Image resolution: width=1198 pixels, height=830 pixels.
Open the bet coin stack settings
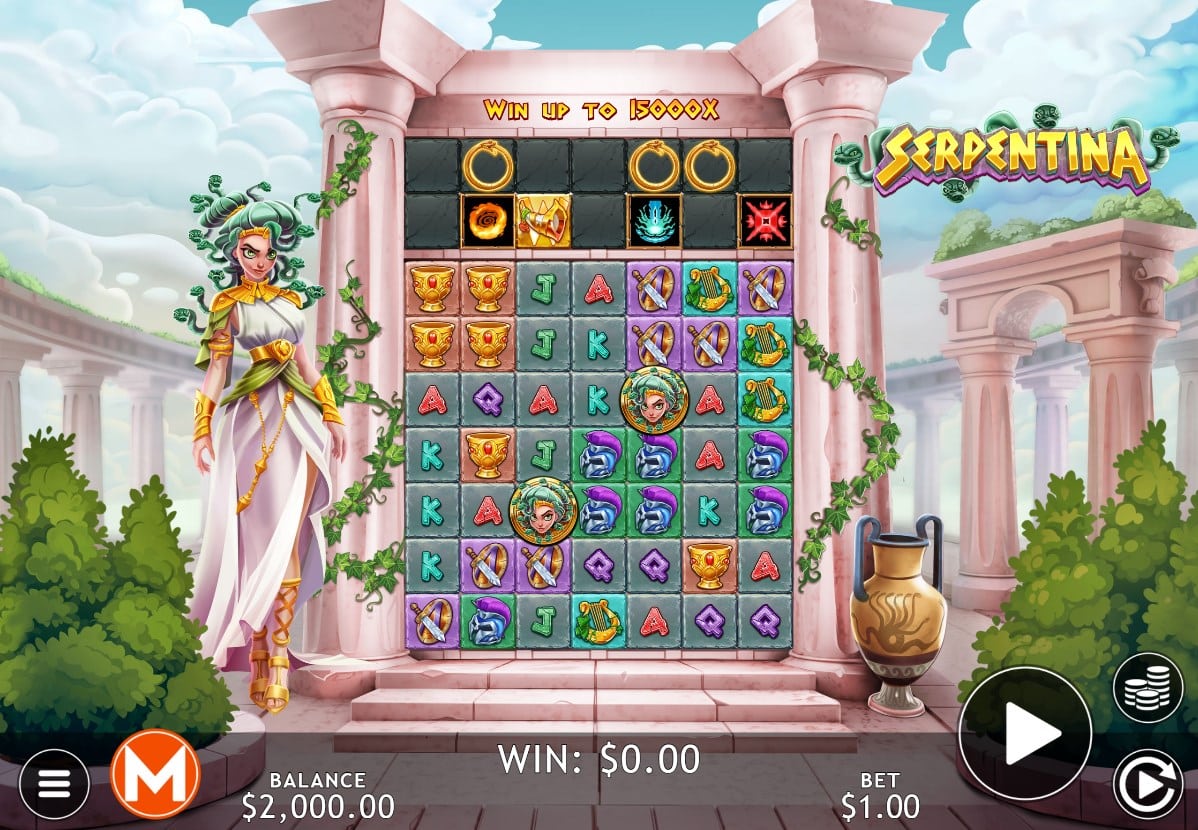pos(1147,687)
